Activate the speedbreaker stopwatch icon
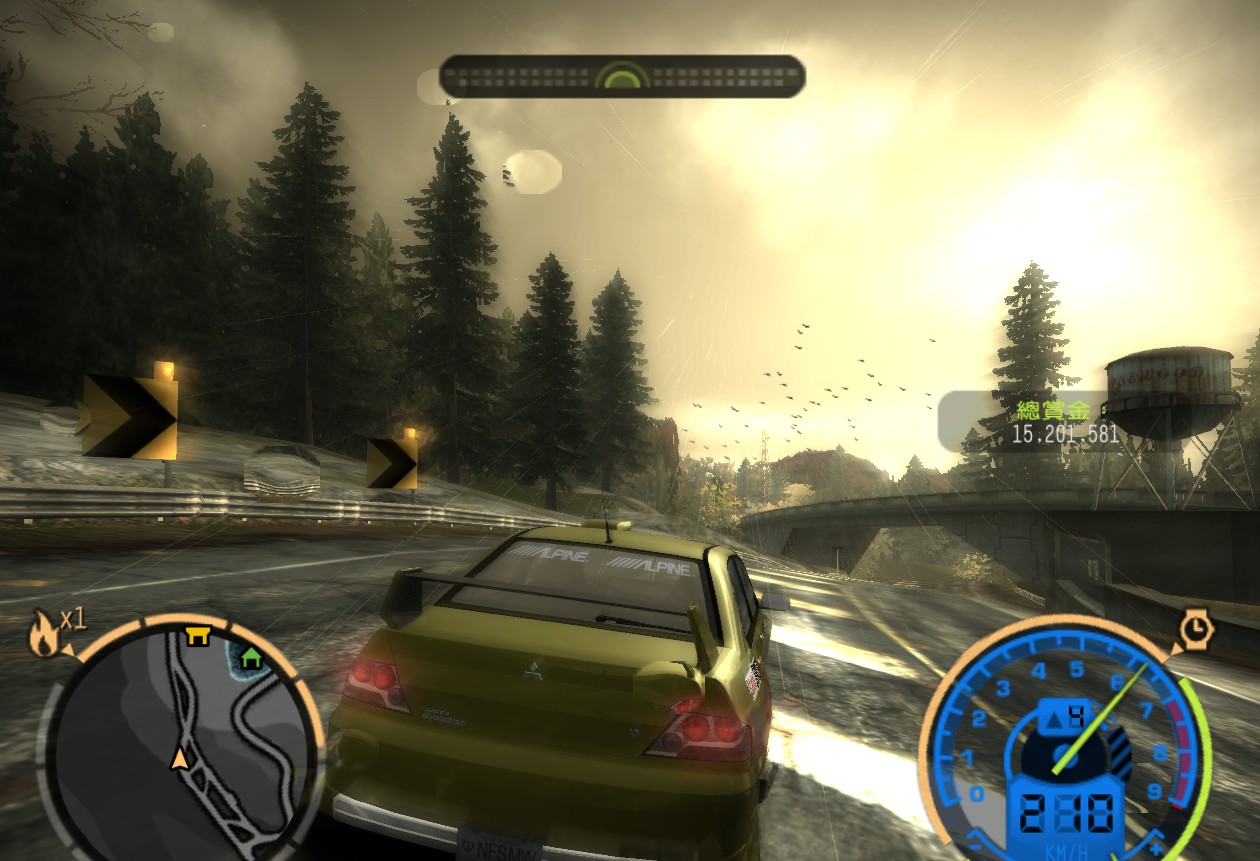The height and width of the screenshot is (861, 1260). pyautogui.click(x=1194, y=629)
